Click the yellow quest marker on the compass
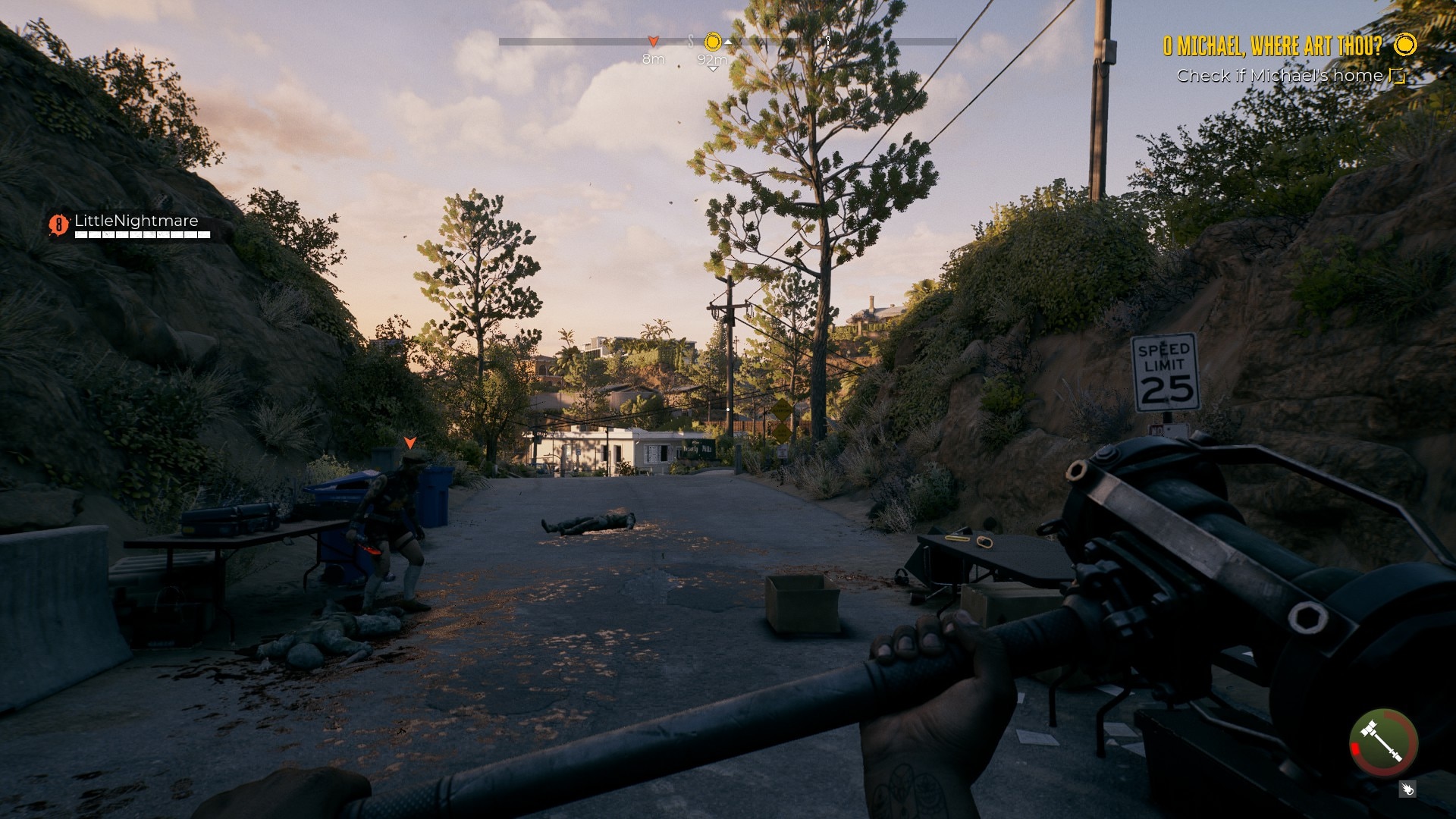 (713, 41)
